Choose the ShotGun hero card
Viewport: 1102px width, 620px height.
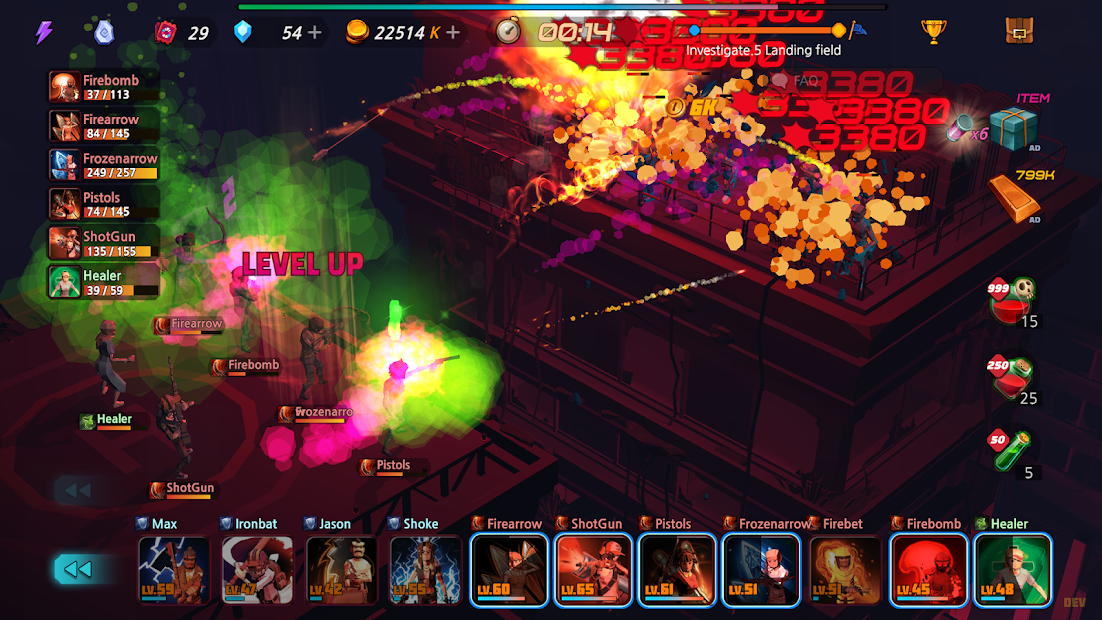(594, 570)
